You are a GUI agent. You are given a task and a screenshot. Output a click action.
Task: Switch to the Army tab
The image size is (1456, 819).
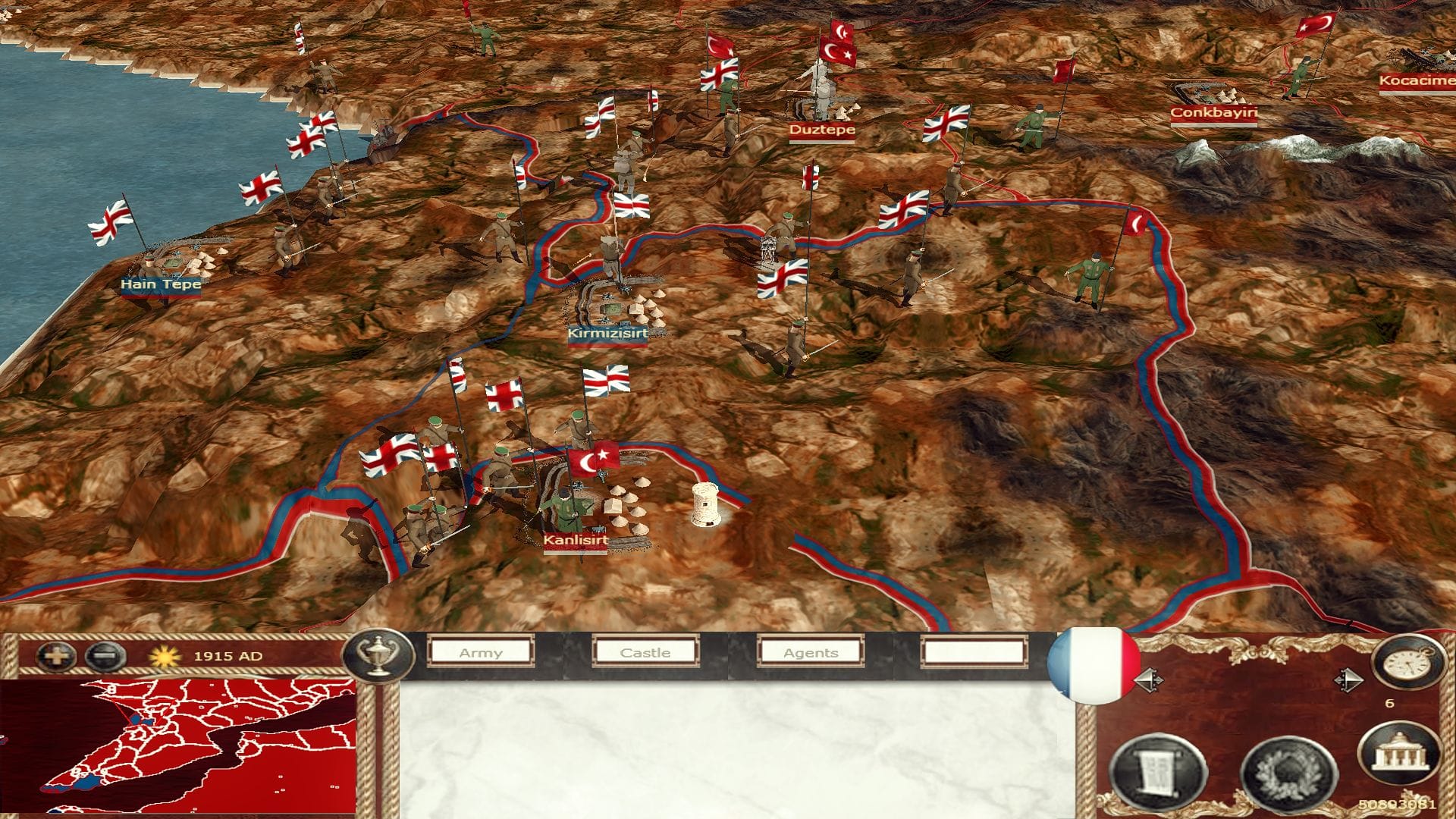click(x=481, y=652)
